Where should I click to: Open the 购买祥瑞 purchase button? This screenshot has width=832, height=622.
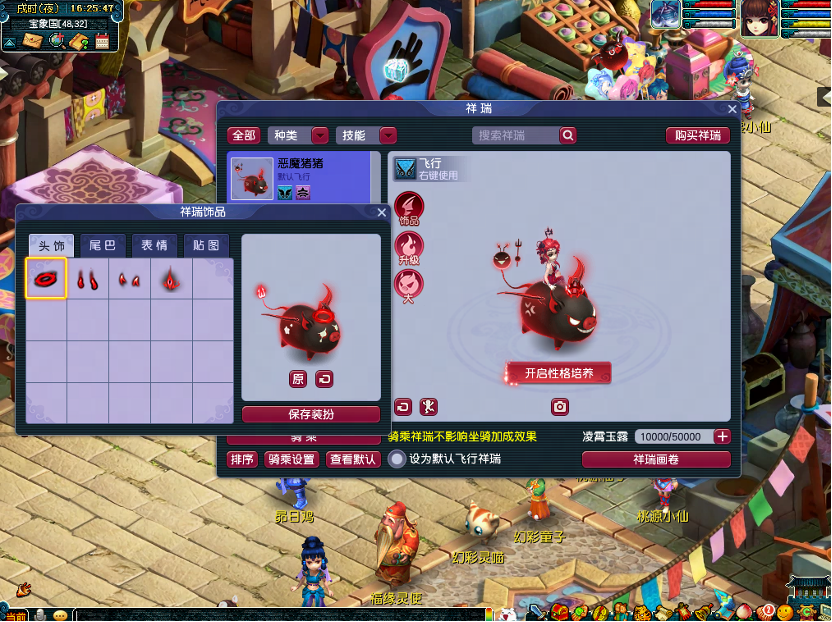pos(697,135)
